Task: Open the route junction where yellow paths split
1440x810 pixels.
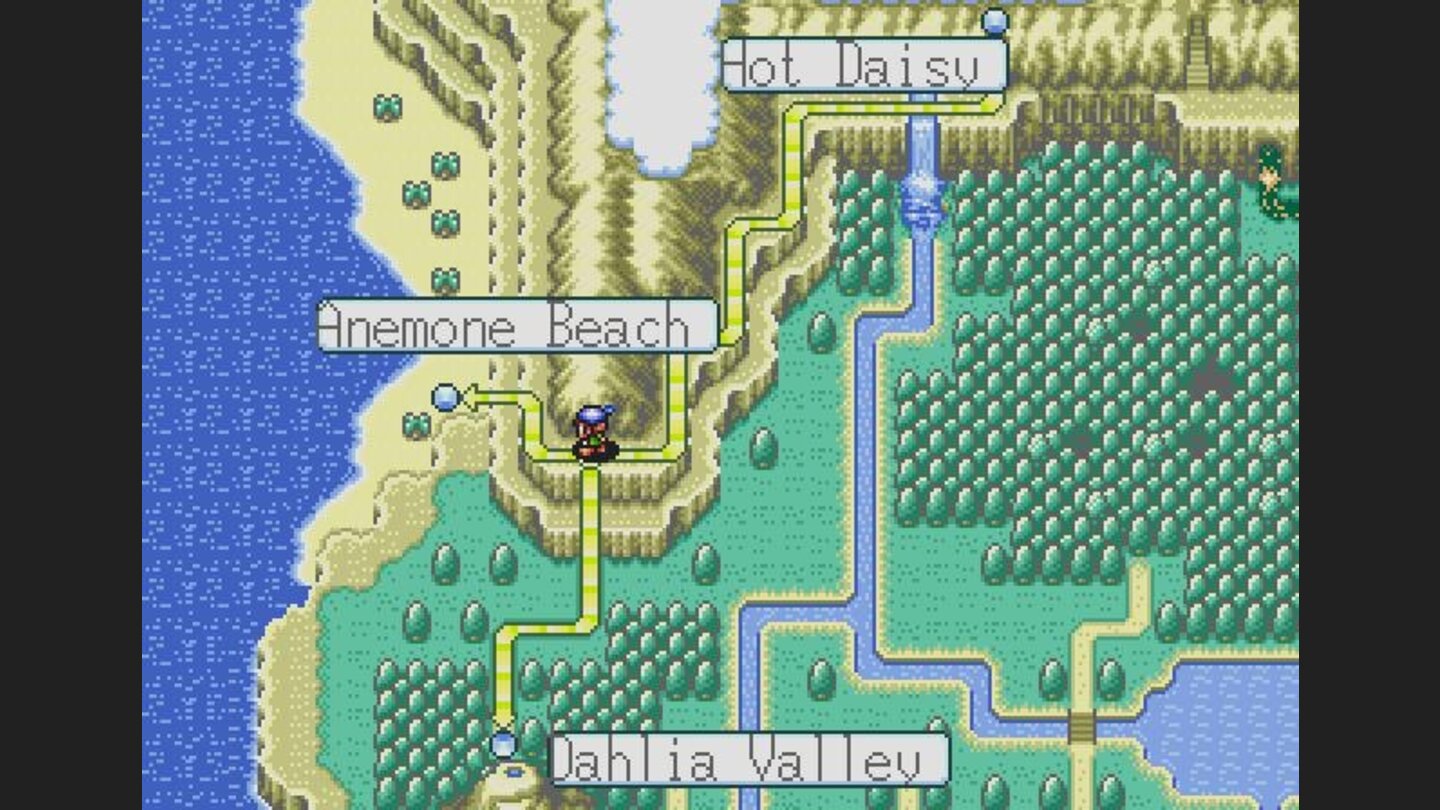Action: [x=590, y=455]
